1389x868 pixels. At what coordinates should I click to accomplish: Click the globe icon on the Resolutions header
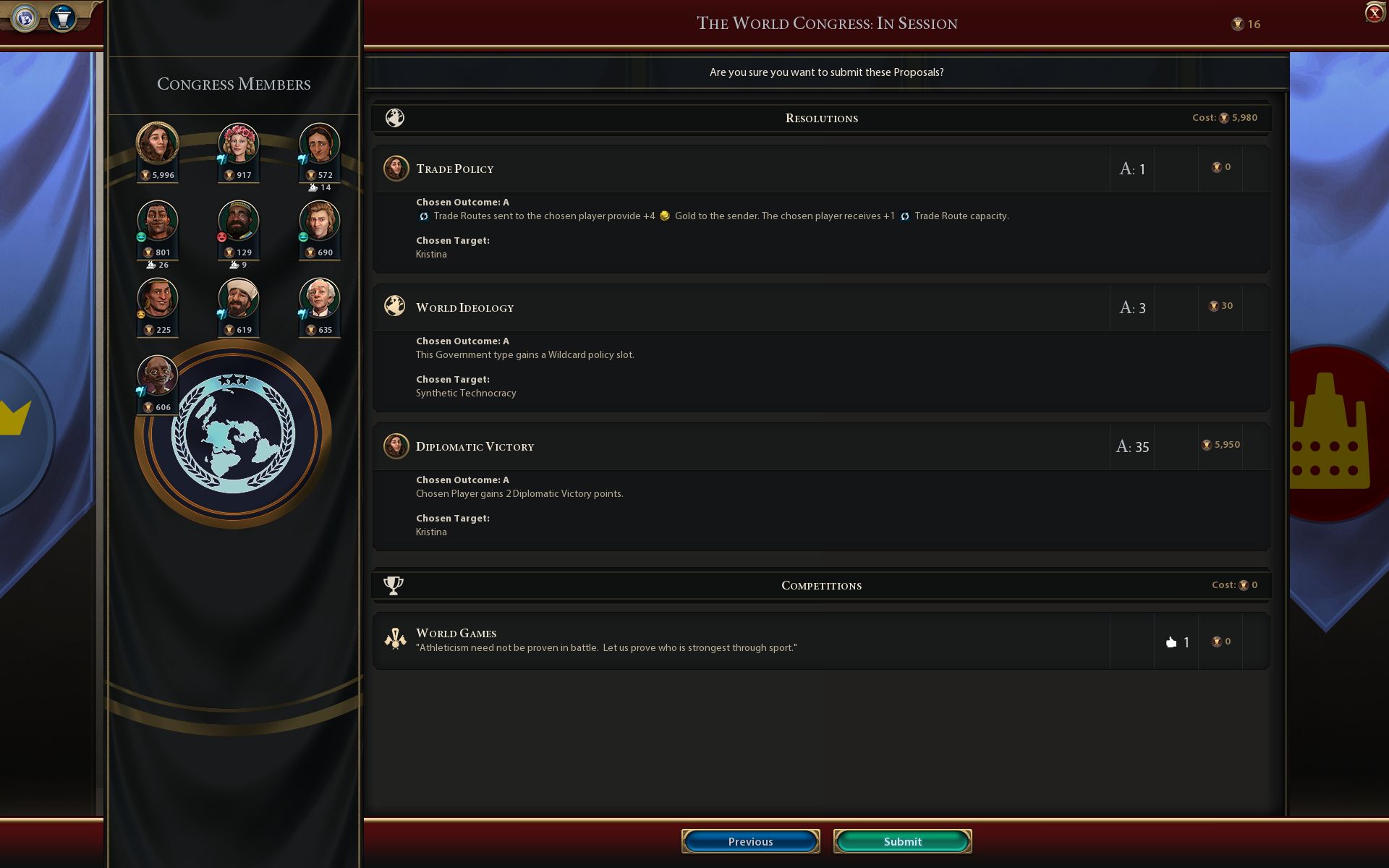(x=395, y=117)
